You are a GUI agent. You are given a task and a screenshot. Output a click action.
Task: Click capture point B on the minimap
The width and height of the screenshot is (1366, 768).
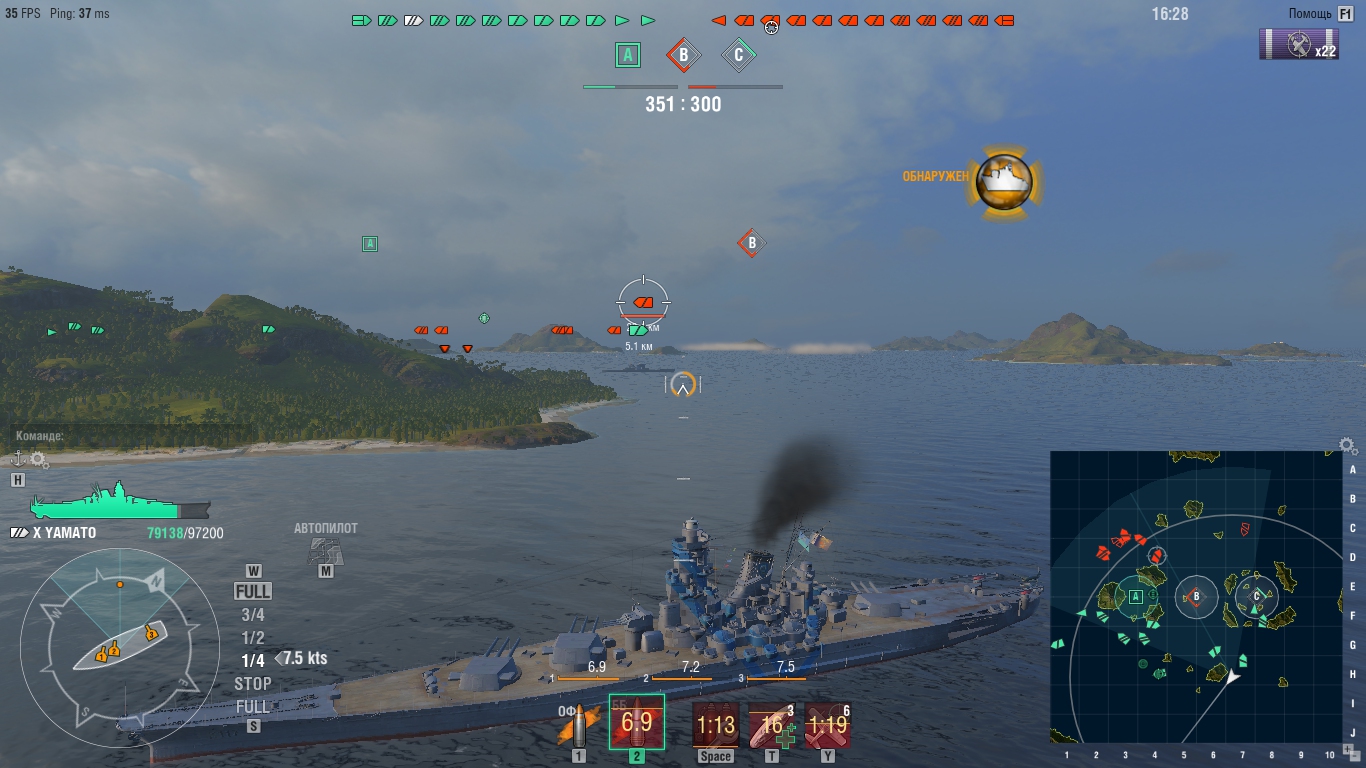[x=1195, y=597]
